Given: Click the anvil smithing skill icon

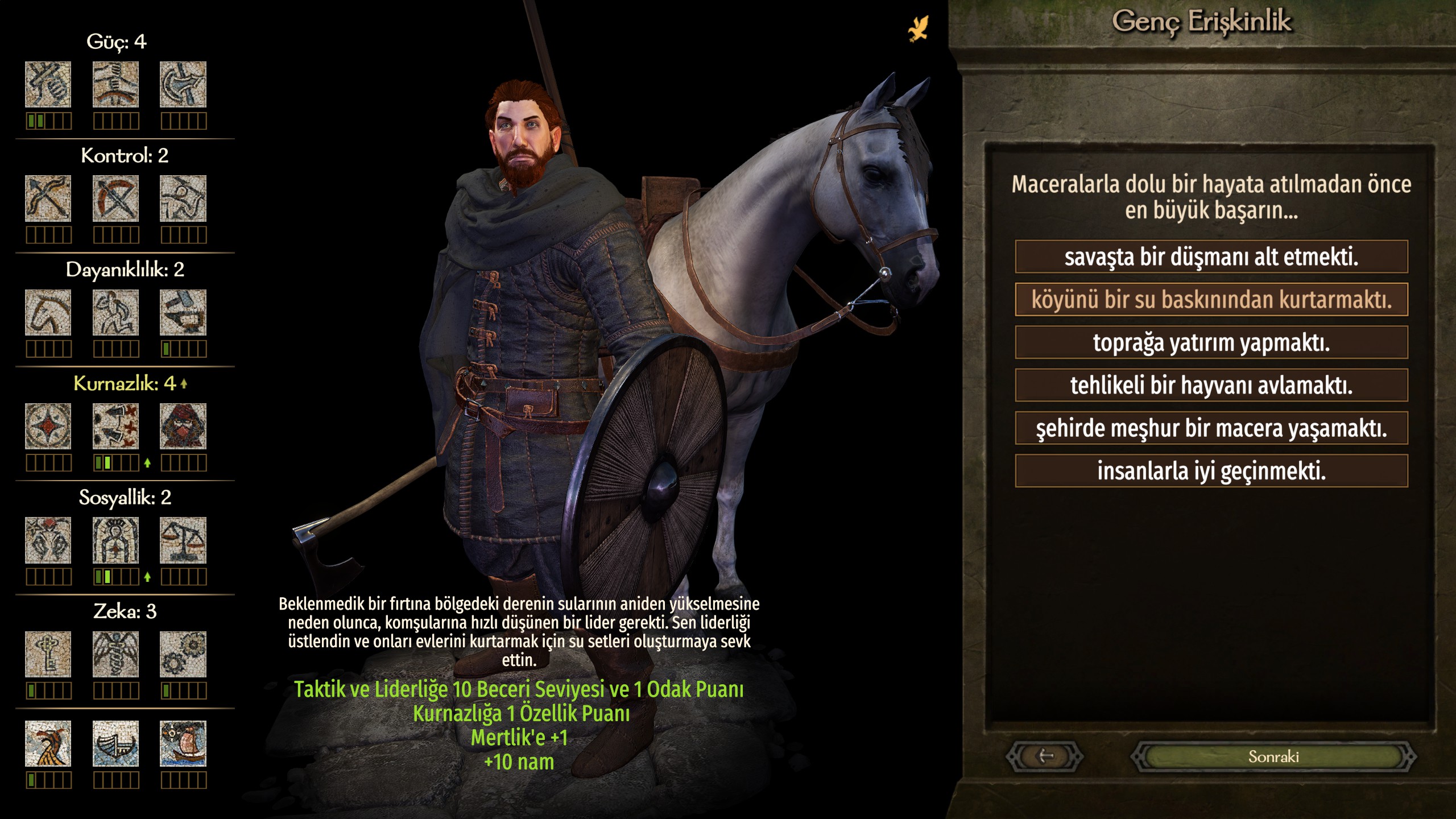Looking at the screenshot, I should (183, 312).
